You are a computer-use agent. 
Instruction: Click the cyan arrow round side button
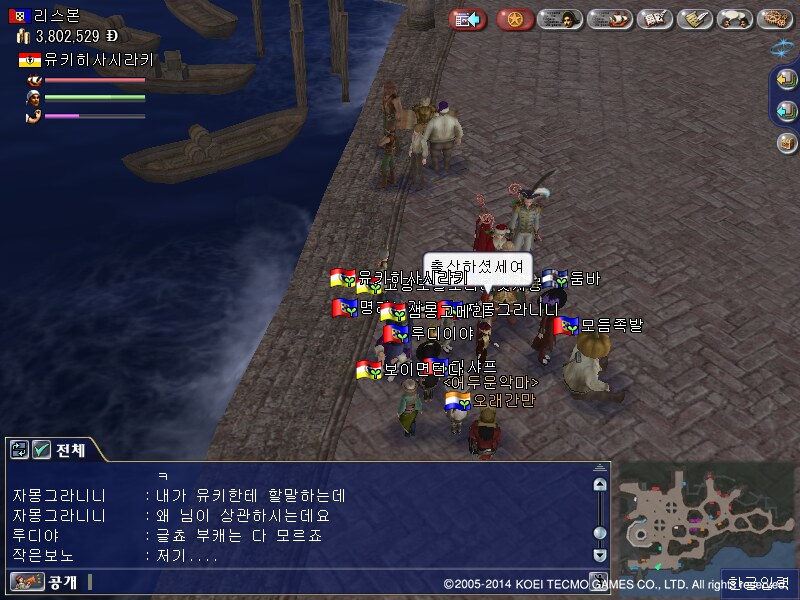click(x=786, y=110)
